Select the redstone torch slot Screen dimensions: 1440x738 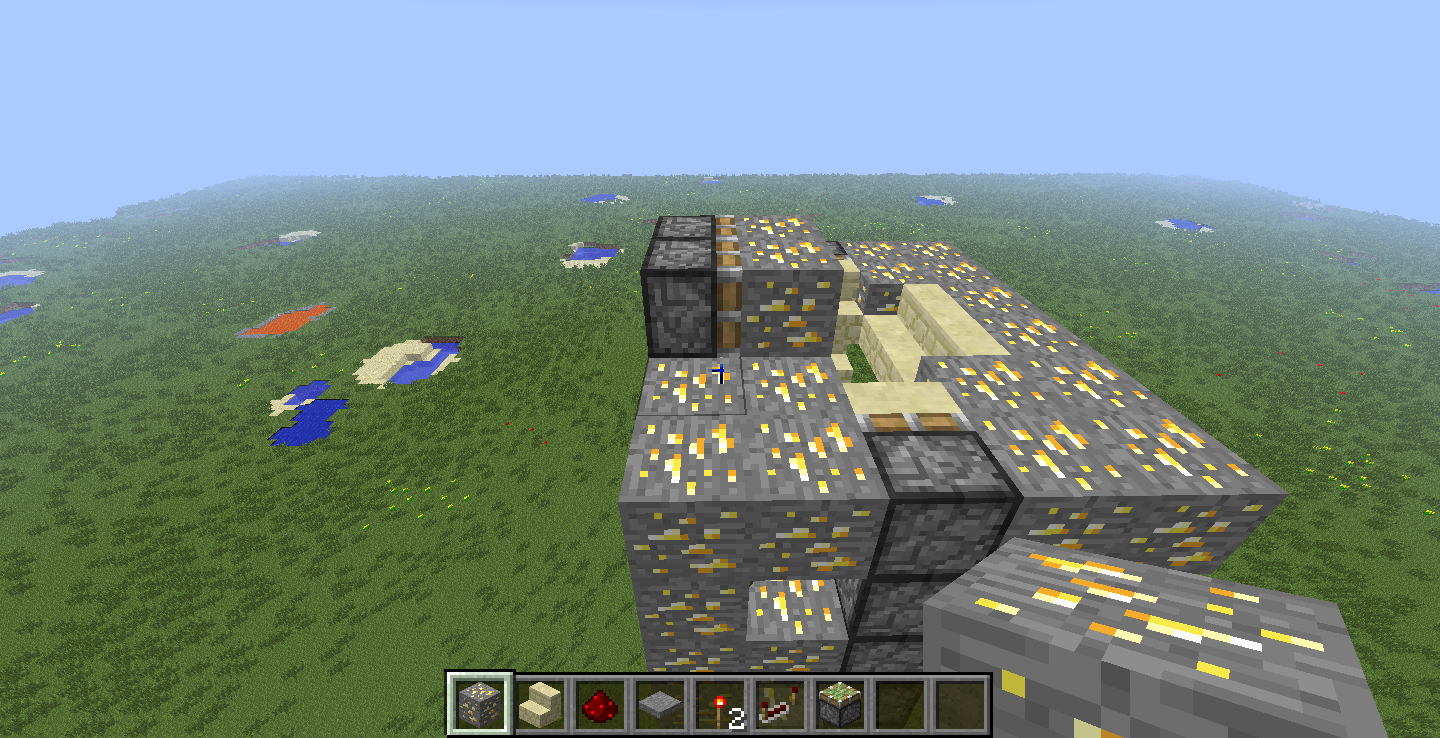(x=719, y=703)
